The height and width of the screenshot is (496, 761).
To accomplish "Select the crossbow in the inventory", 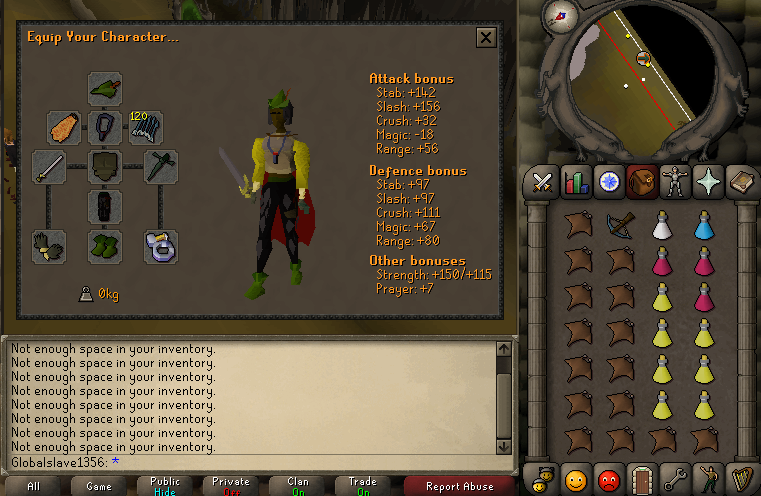I will click(619, 224).
